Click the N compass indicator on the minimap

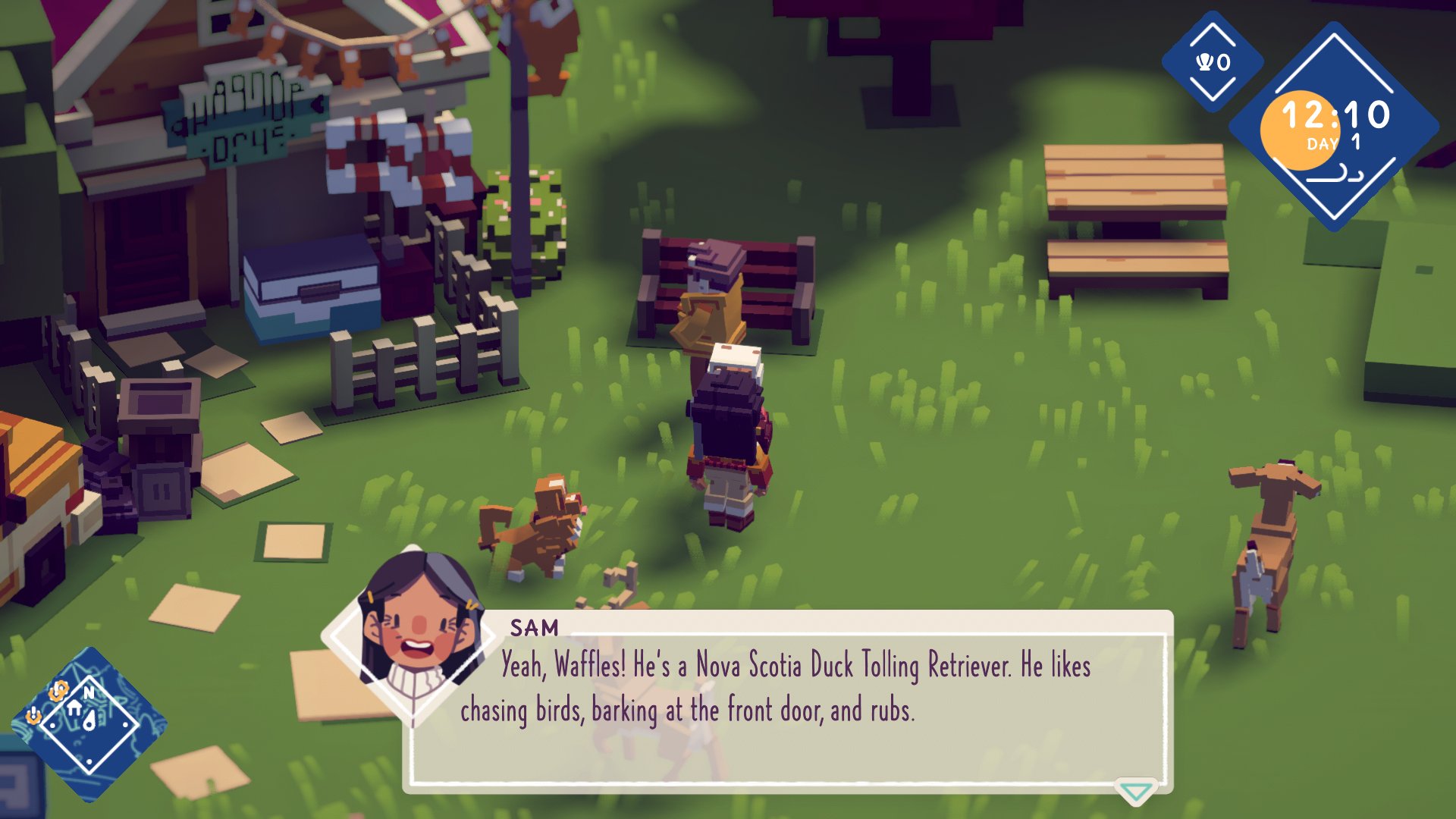pos(89,692)
